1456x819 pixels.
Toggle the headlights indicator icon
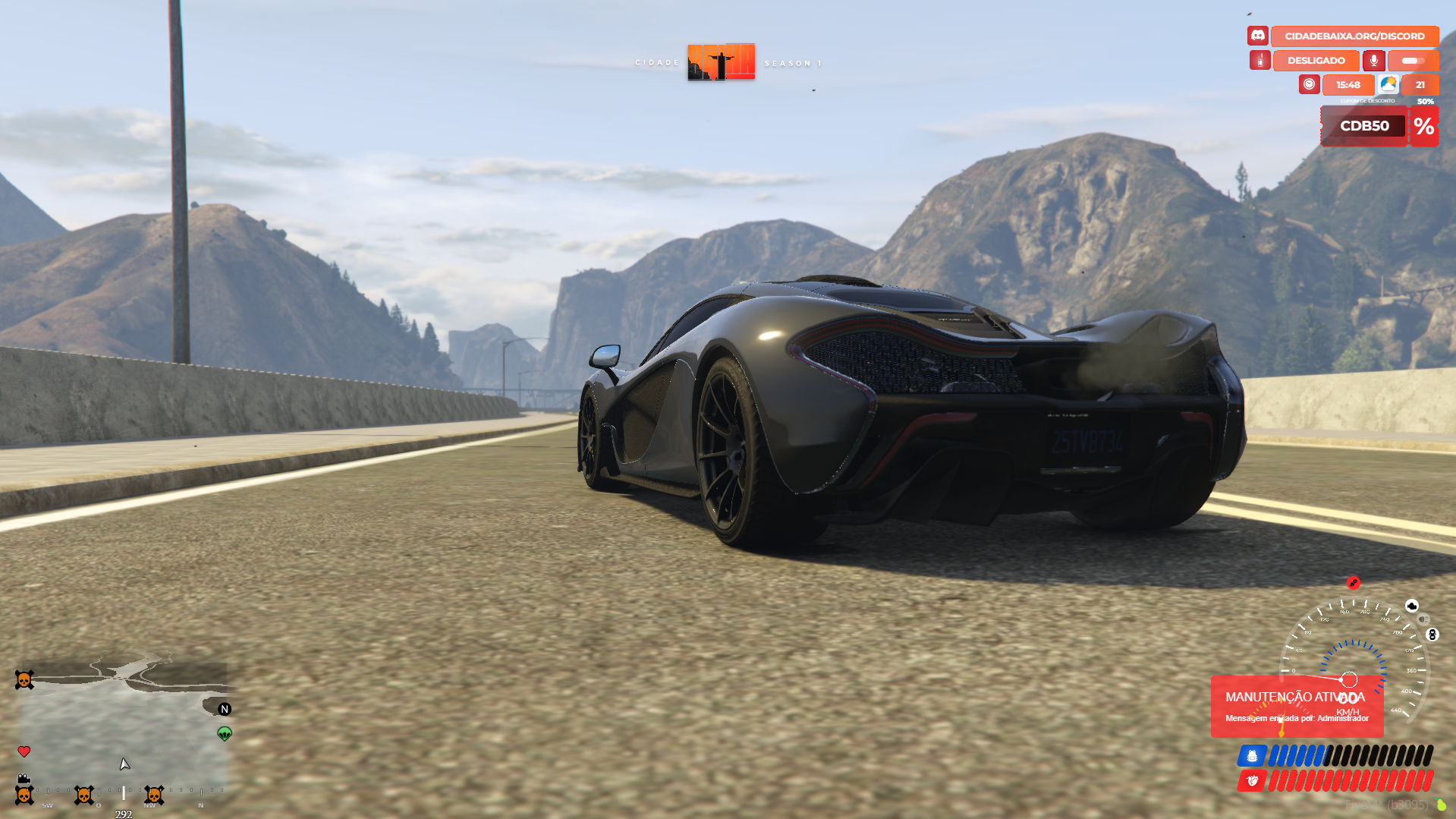(x=1423, y=619)
